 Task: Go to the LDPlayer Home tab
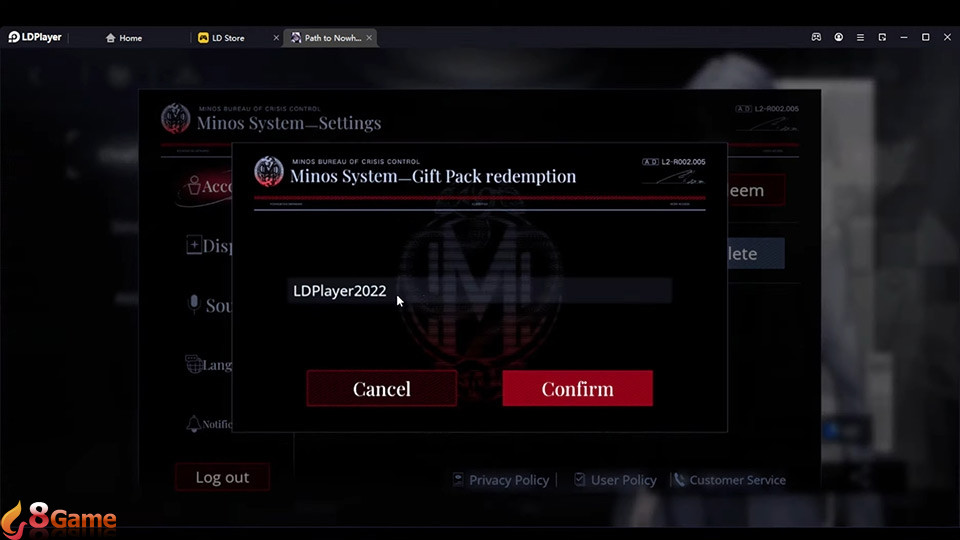pyautogui.click(x=130, y=38)
